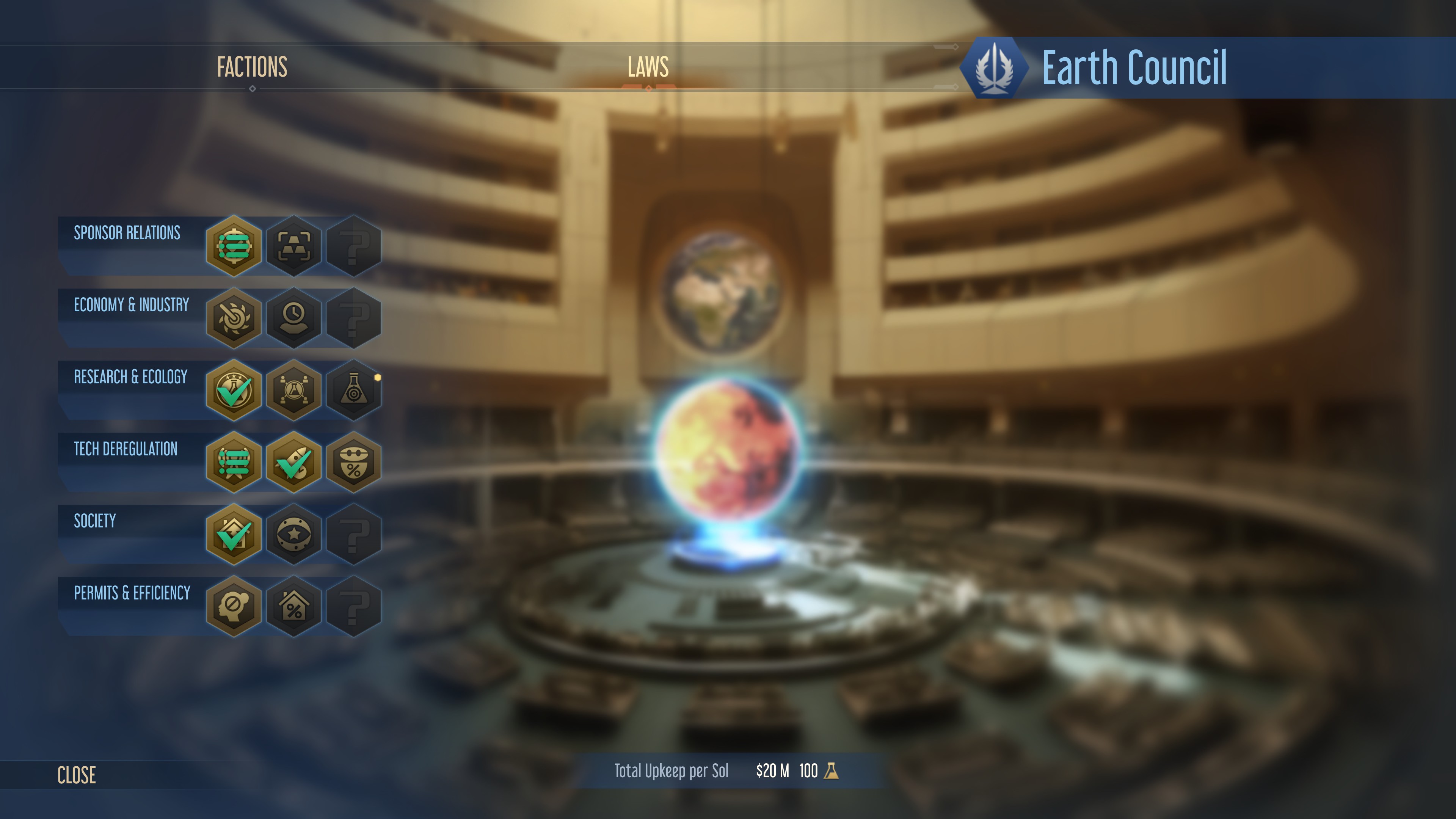Collapse the Permits & Efficiency category
This screenshot has width=1456, height=819.
pyautogui.click(x=132, y=594)
